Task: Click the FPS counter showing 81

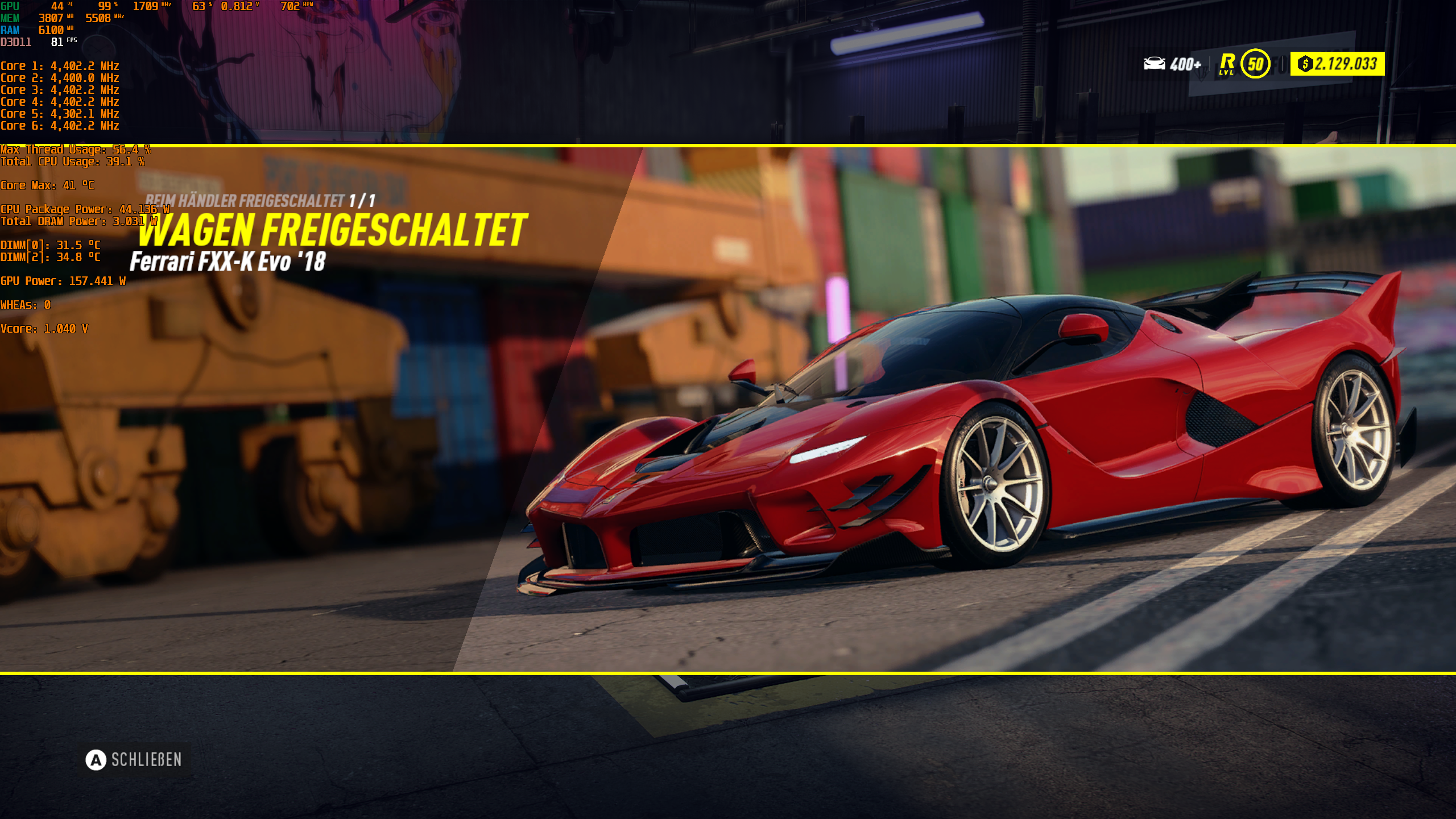Action: pyautogui.click(x=57, y=42)
